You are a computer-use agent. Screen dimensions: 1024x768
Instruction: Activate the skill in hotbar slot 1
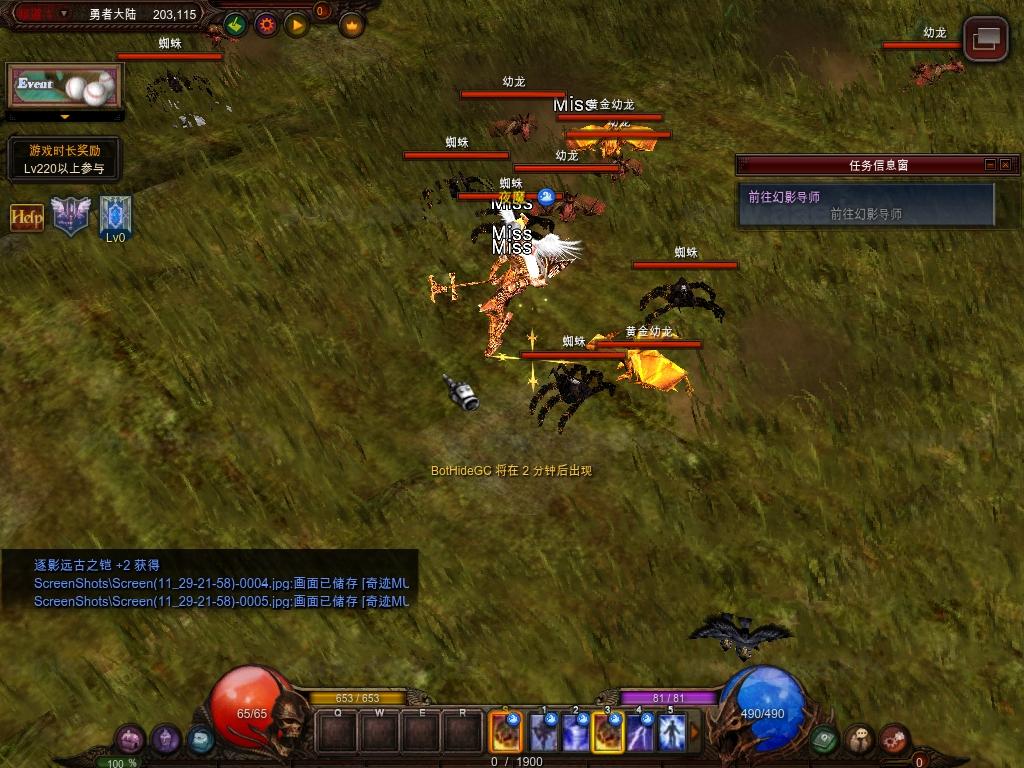pyautogui.click(x=544, y=733)
